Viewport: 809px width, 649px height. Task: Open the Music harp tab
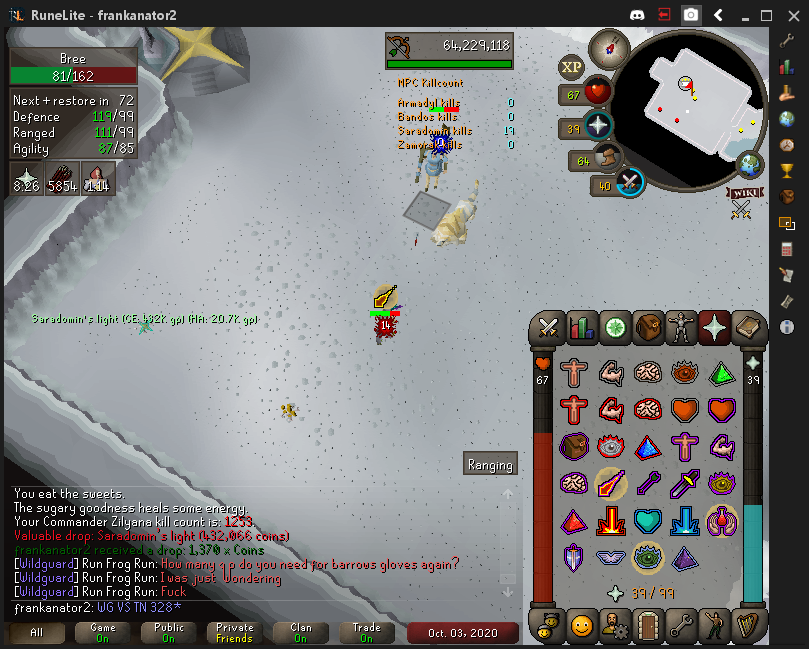click(x=748, y=627)
